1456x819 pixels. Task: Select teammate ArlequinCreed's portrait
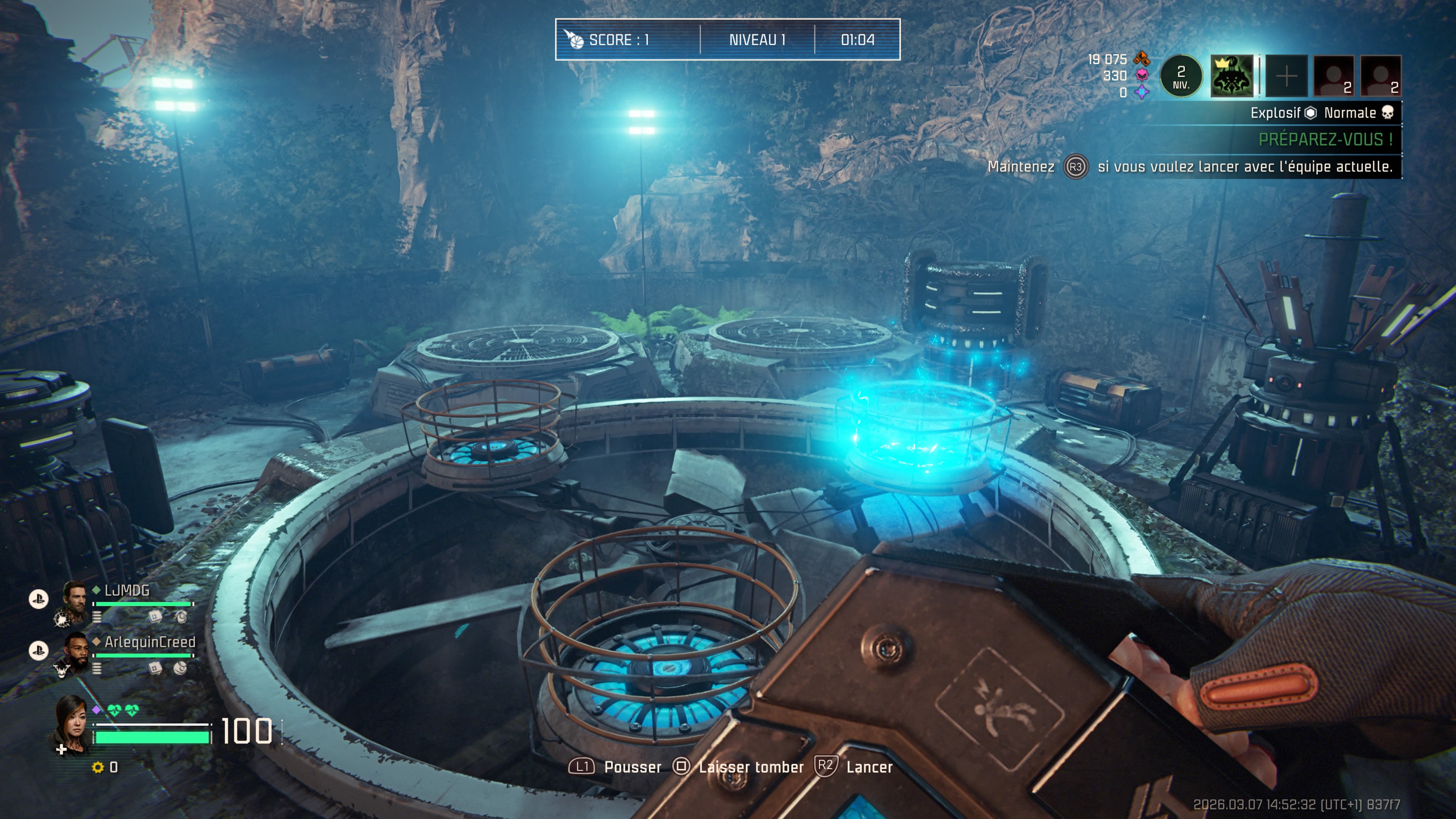(75, 653)
